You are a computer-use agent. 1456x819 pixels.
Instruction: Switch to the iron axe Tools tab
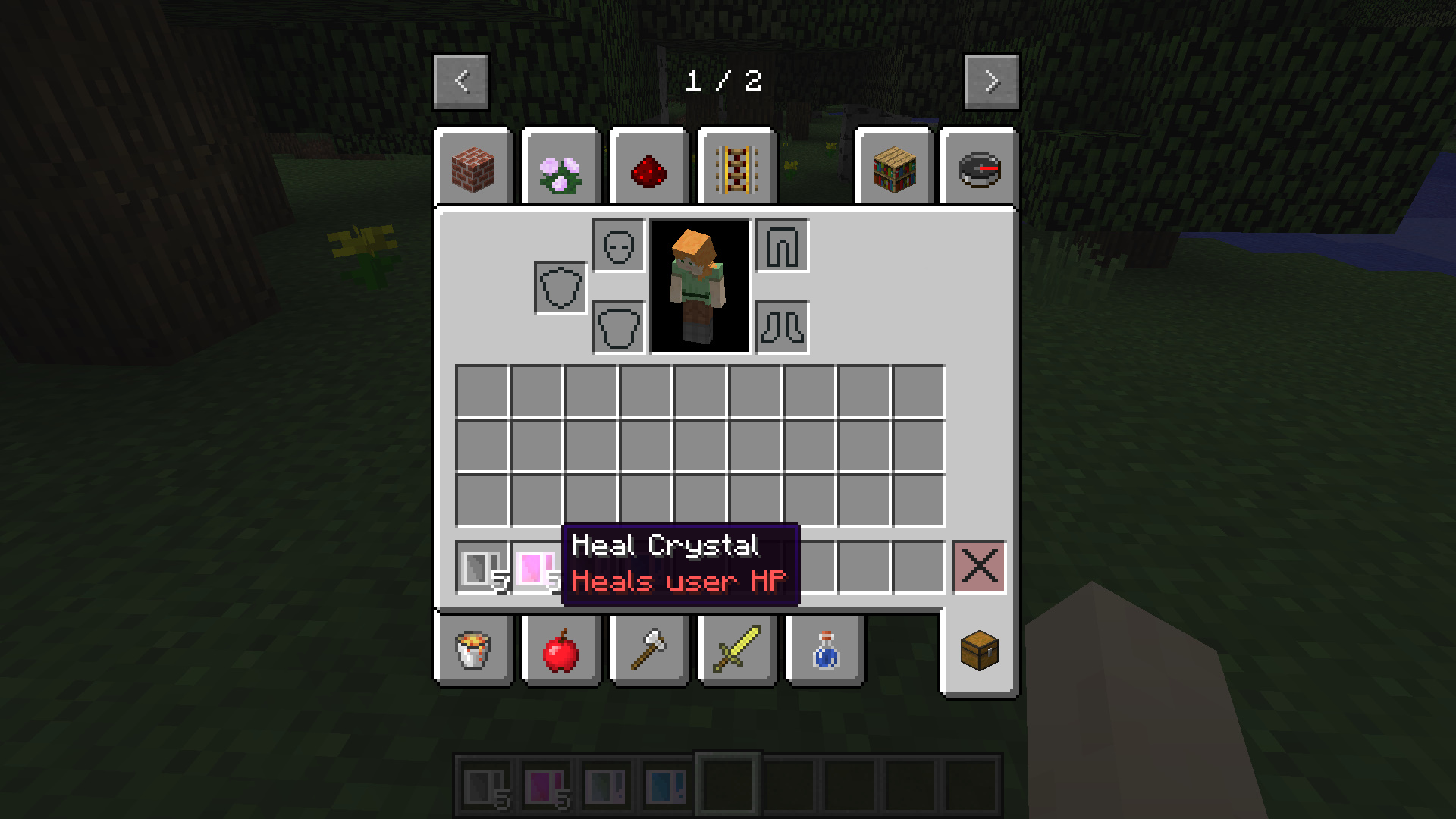[649, 650]
